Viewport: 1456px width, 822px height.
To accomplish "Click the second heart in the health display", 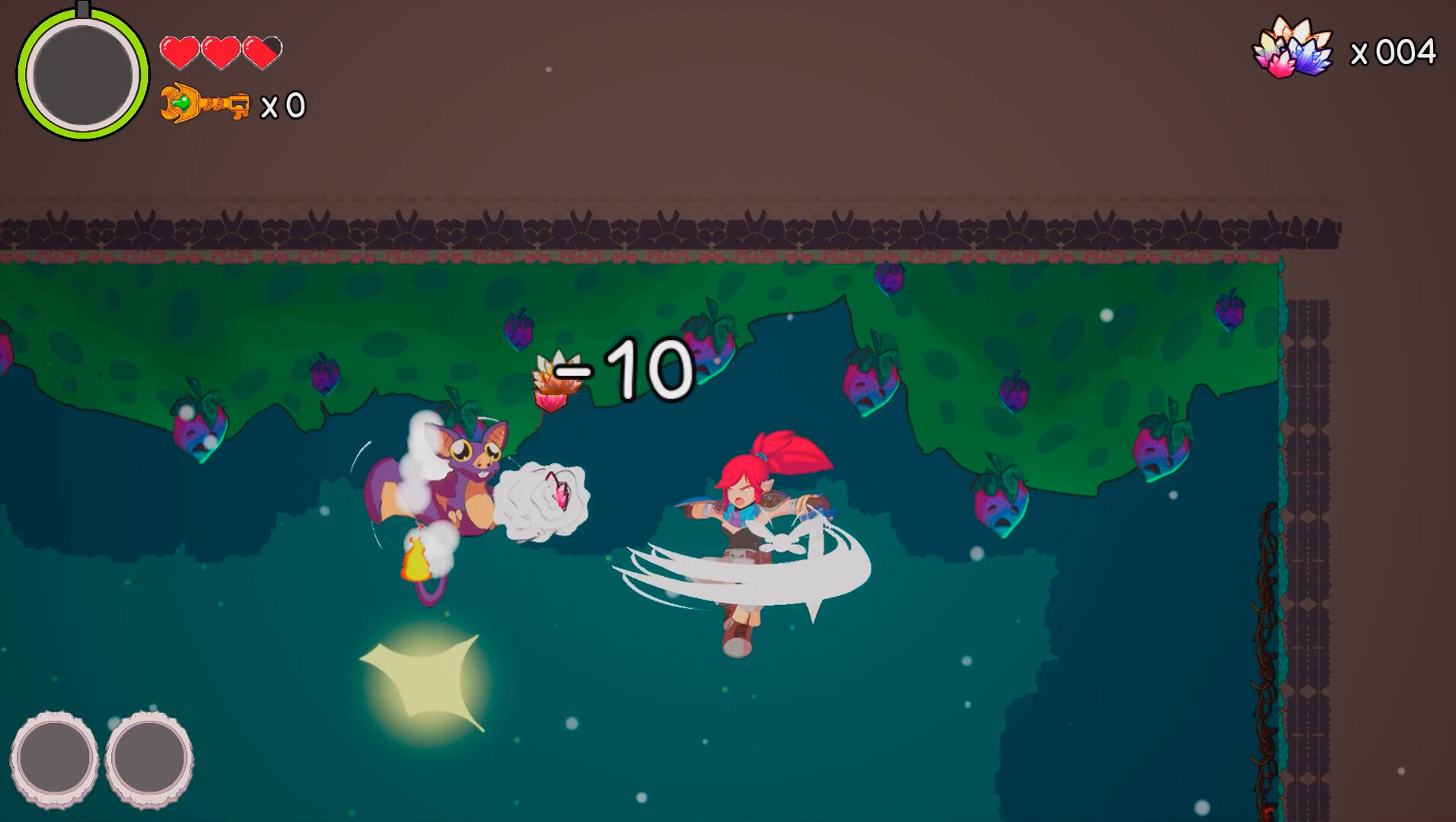I will (221, 51).
